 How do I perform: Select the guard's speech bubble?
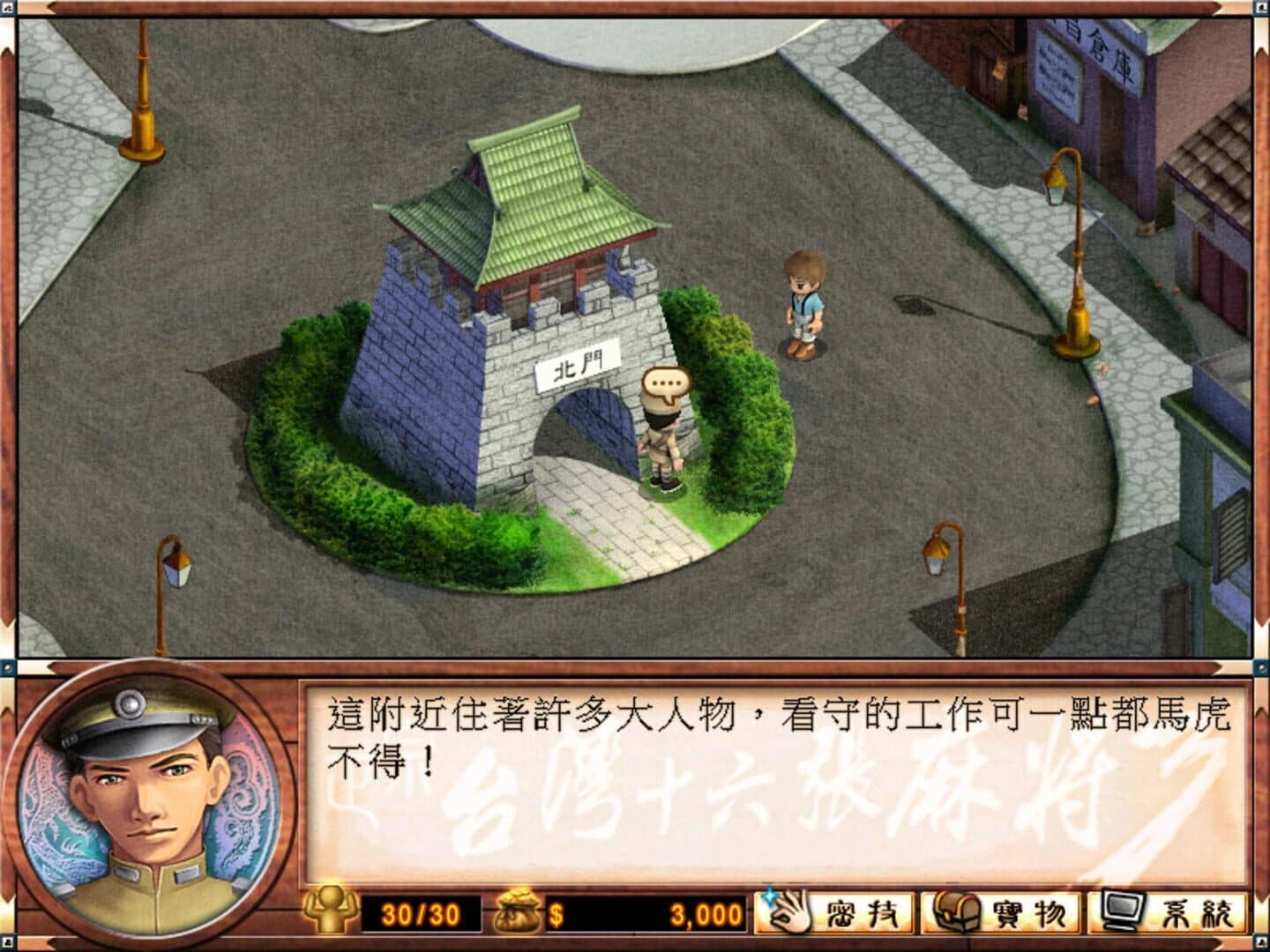pyautogui.click(x=666, y=383)
